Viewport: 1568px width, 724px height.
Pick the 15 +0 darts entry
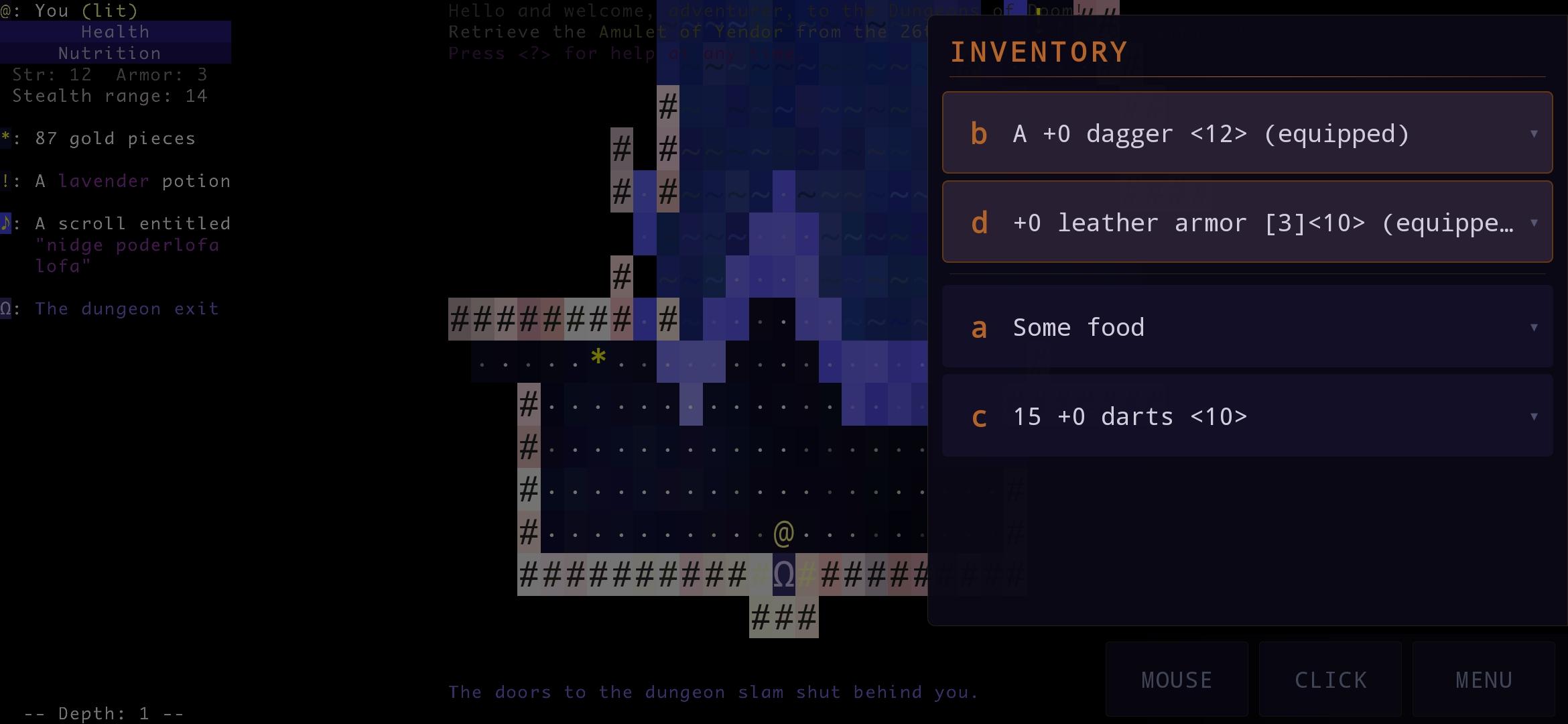[1246, 416]
